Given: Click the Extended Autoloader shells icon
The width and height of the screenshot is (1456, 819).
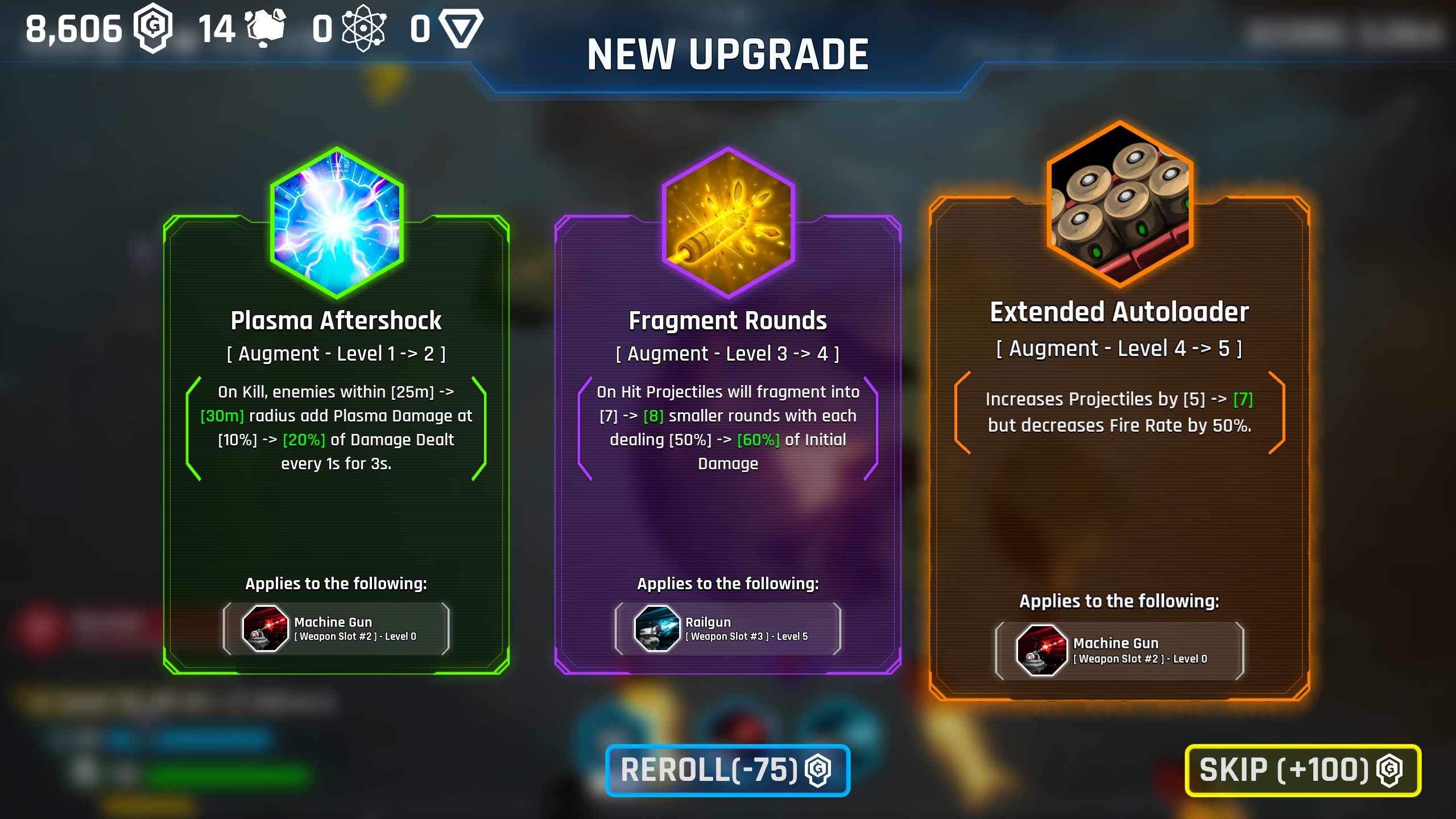Looking at the screenshot, I should [1119, 204].
